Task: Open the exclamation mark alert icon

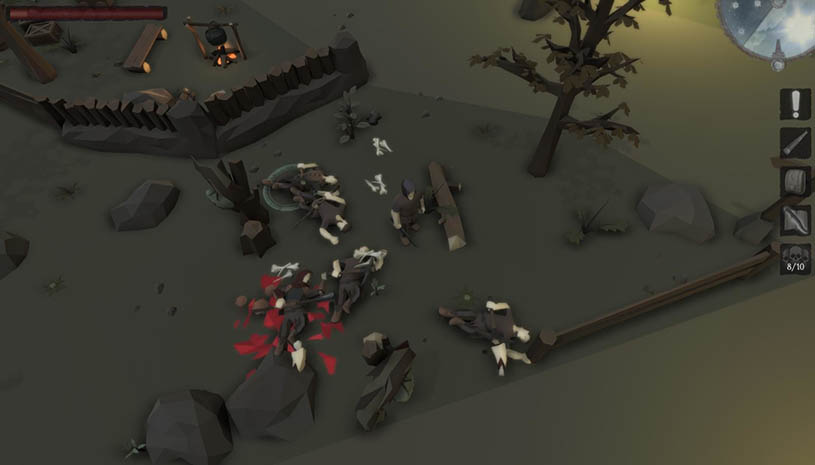Action: [796, 104]
